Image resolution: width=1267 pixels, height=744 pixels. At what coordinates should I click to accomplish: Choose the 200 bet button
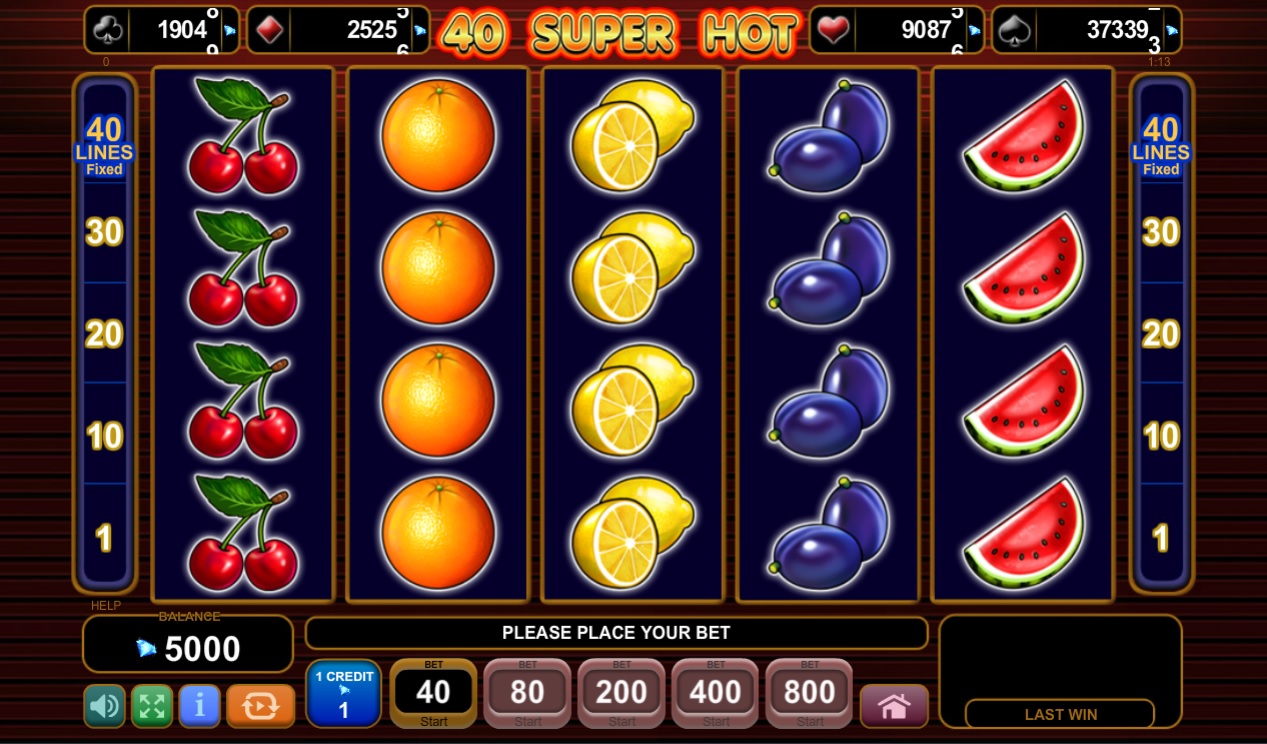point(621,693)
